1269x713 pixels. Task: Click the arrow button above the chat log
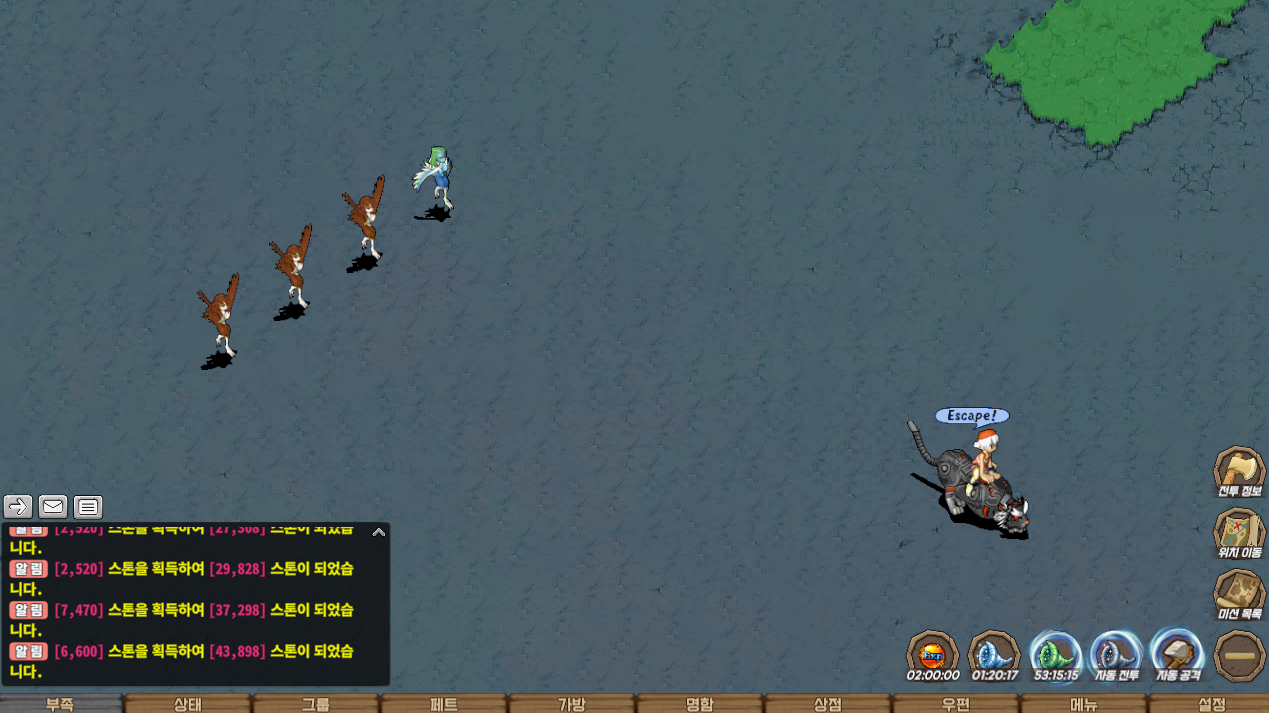[x=18, y=507]
